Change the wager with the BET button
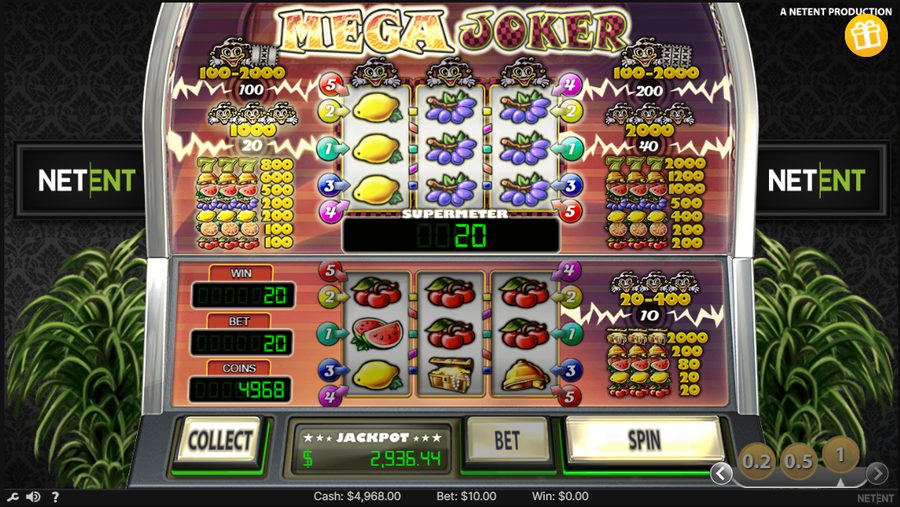 point(508,439)
